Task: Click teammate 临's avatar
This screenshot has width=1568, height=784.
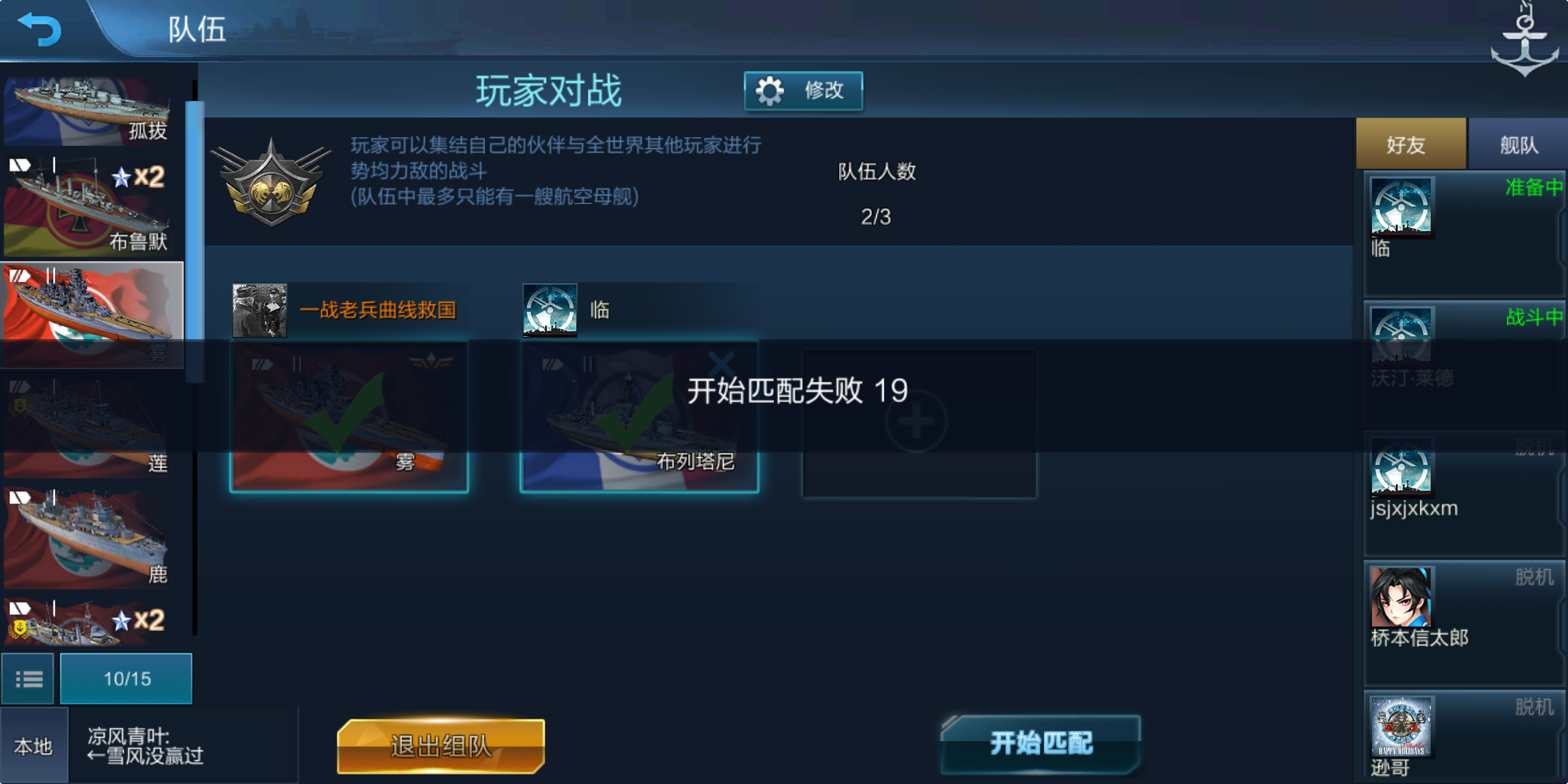Action: (x=549, y=309)
